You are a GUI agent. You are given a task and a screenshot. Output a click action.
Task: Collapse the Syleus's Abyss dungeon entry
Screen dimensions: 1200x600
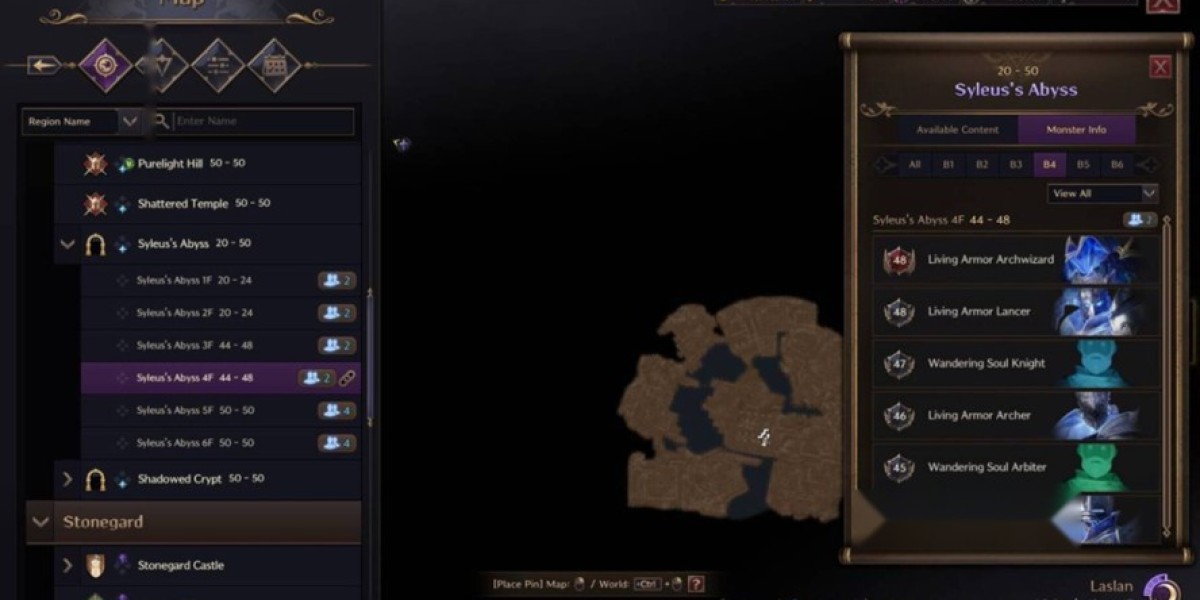68,244
